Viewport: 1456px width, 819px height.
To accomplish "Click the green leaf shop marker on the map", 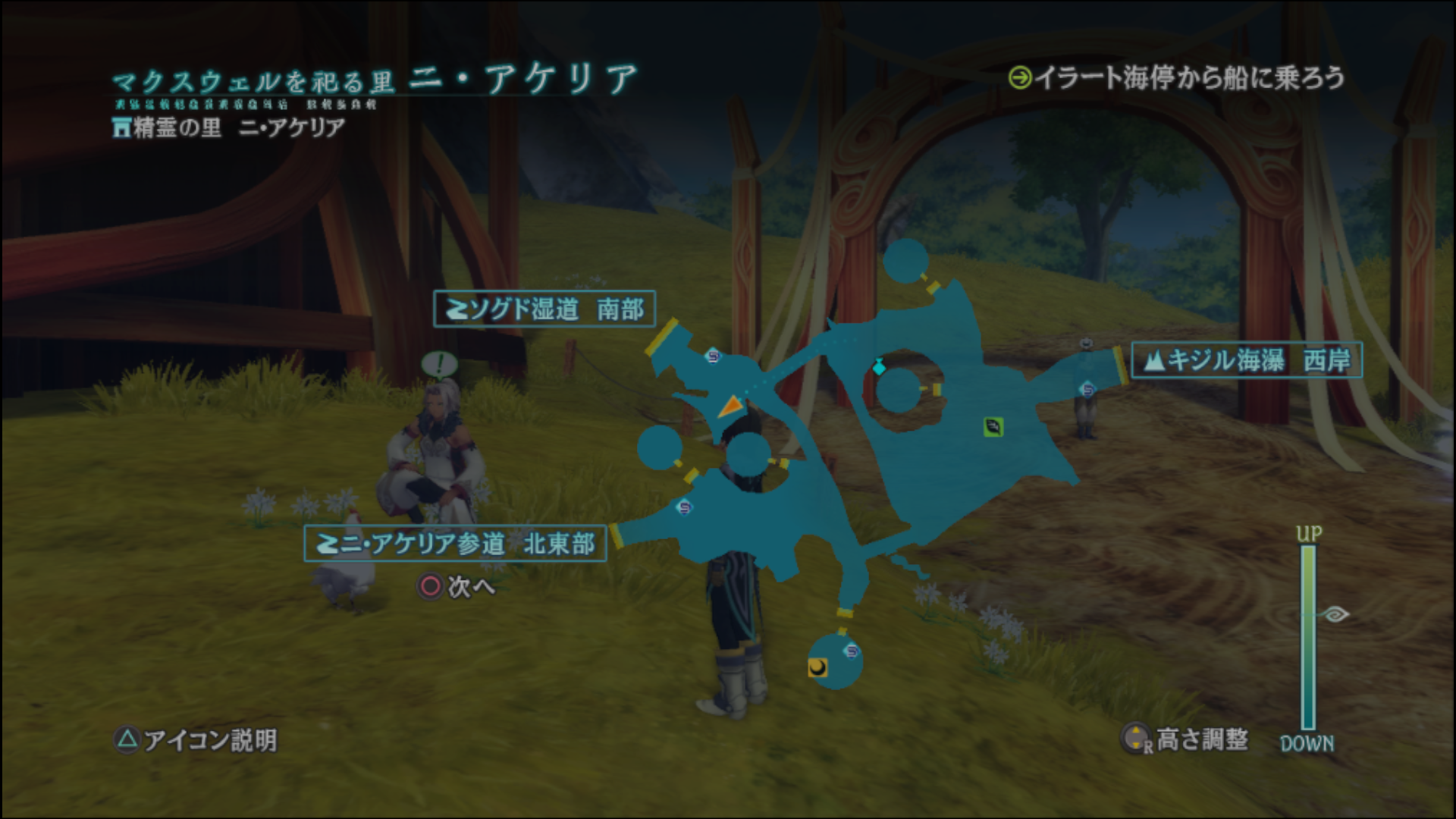I will pos(993,427).
